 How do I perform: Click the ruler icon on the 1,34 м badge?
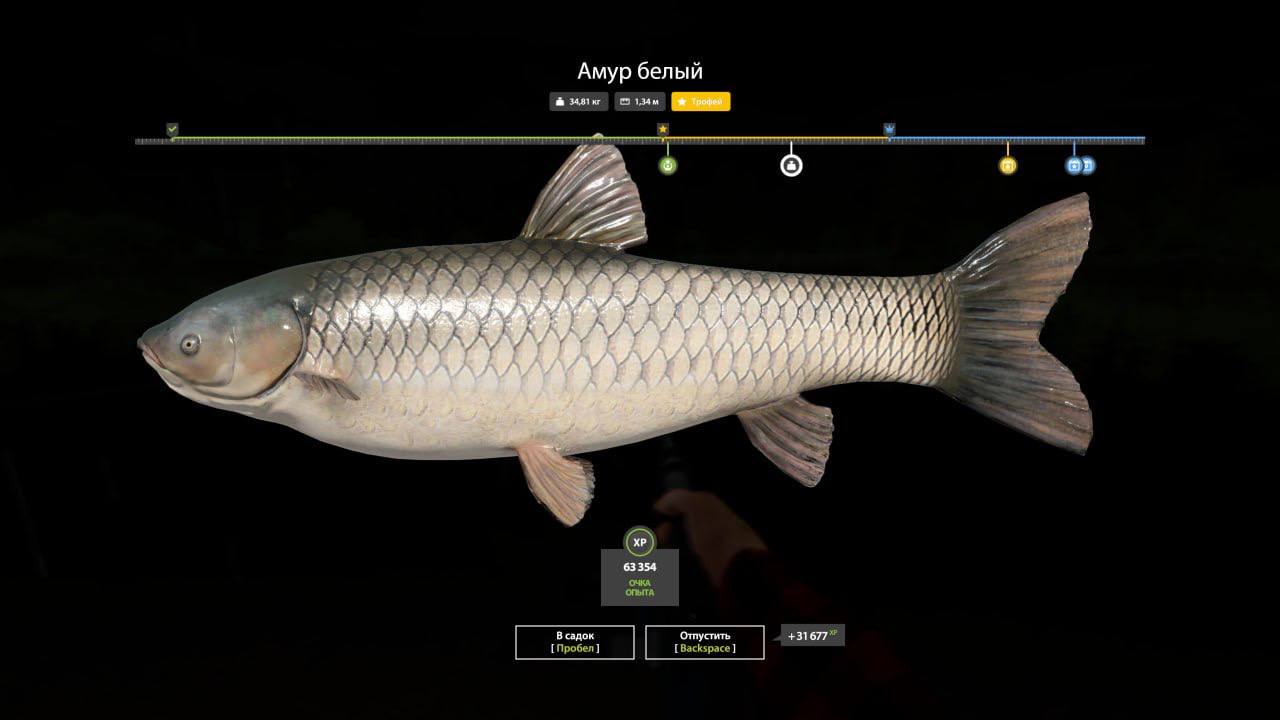(x=624, y=101)
